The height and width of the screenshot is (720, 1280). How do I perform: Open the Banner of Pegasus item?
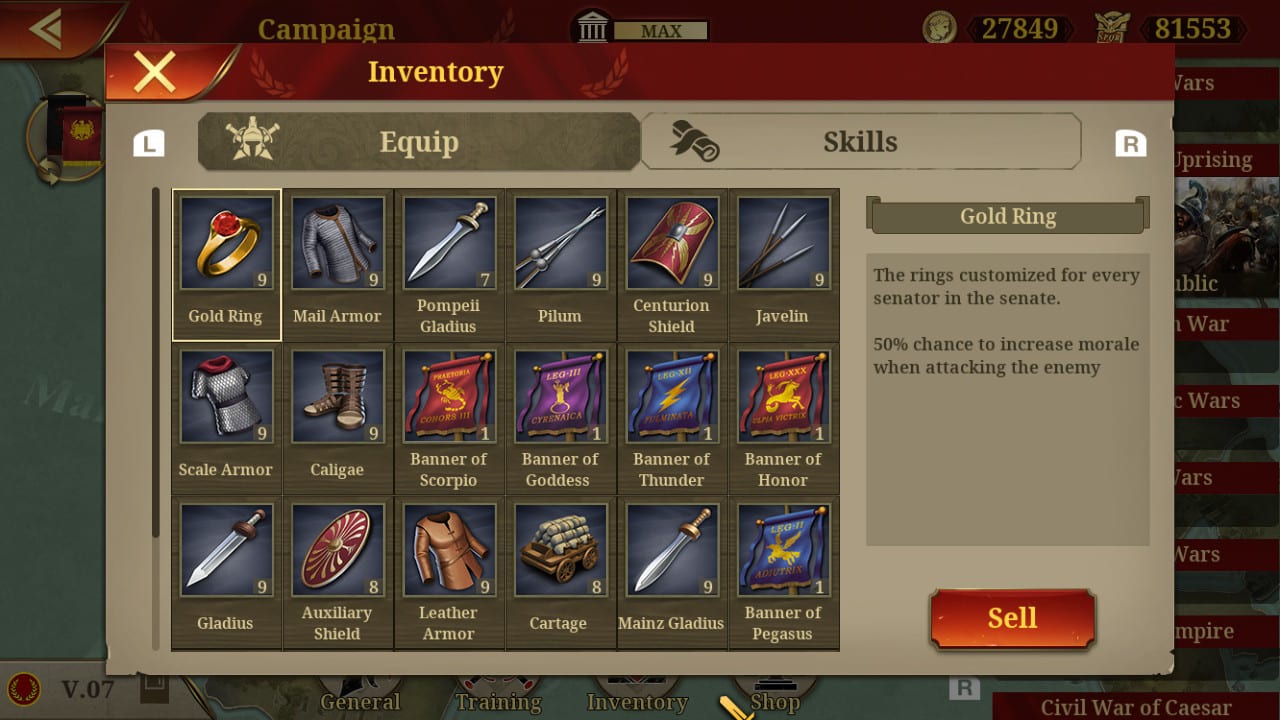pyautogui.click(x=783, y=551)
